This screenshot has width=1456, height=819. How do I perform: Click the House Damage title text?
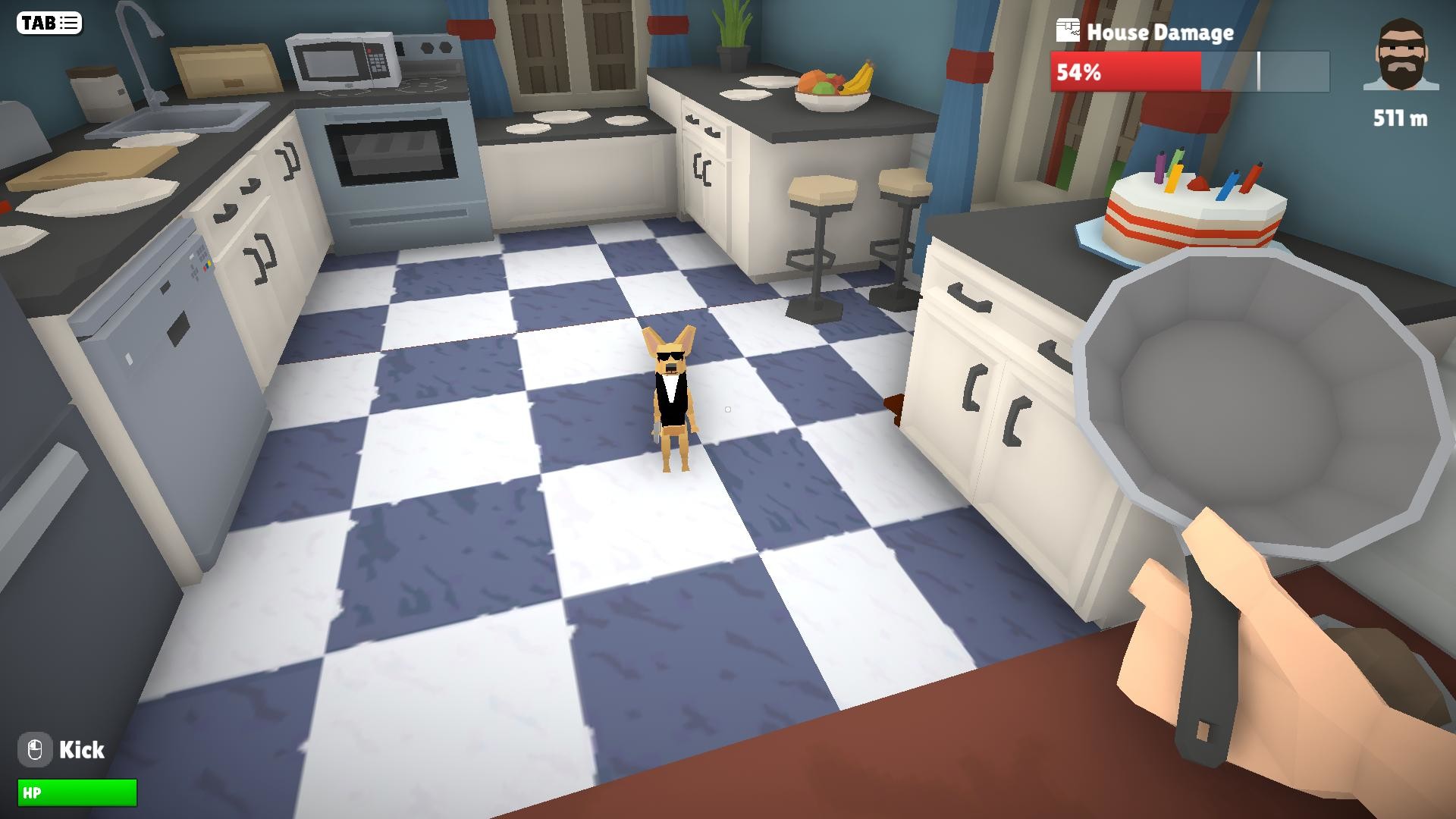click(1160, 33)
